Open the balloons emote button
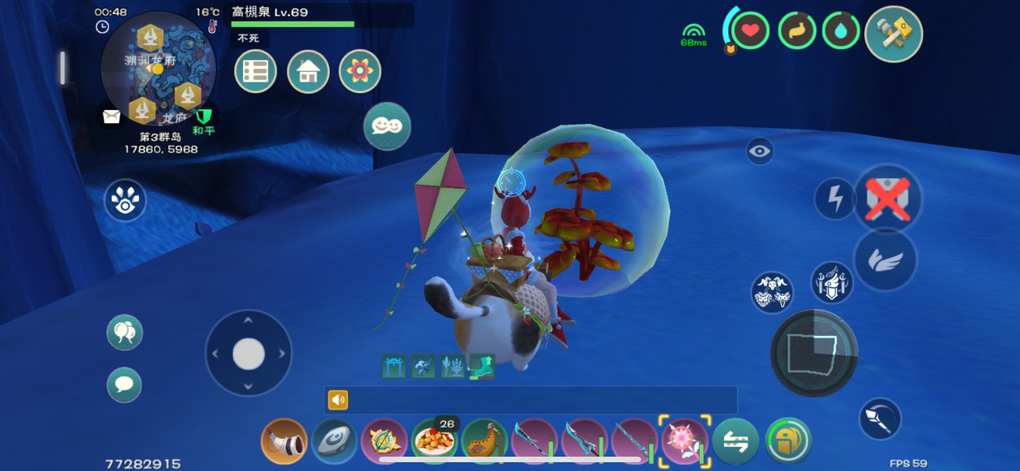 tap(125, 332)
